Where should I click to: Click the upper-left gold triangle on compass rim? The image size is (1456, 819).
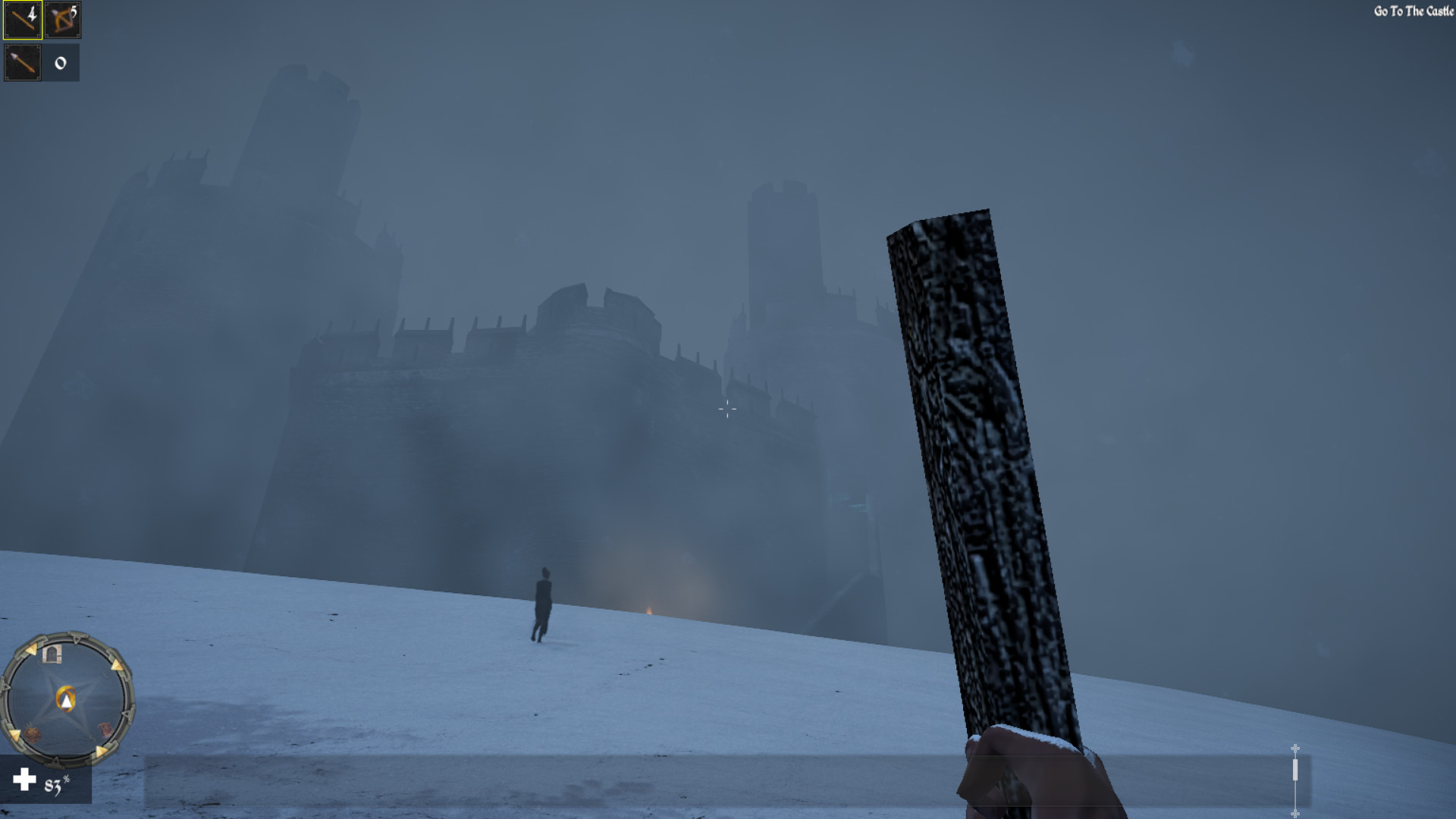point(31,651)
